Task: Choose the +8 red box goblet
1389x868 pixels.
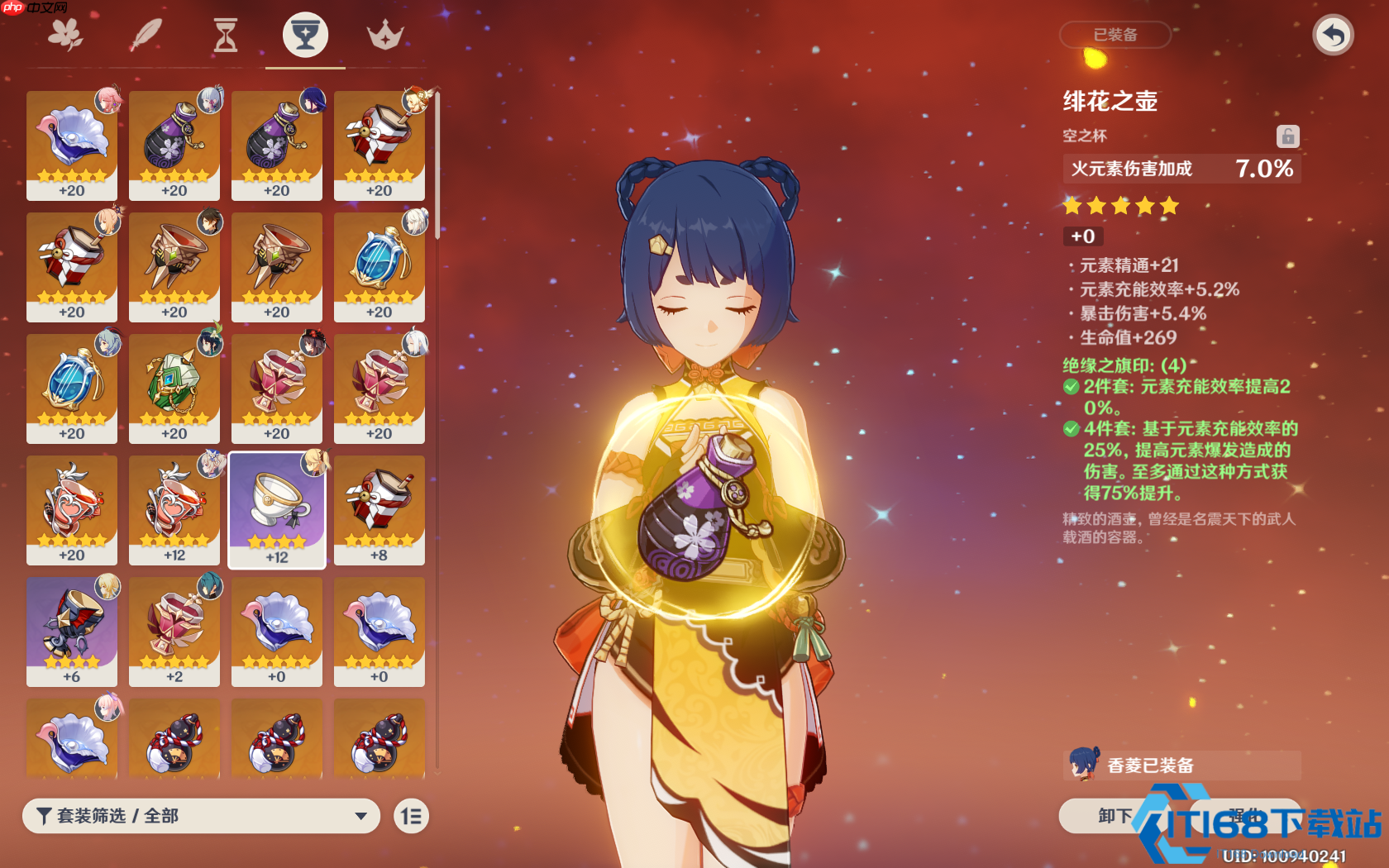Action: click(x=379, y=509)
